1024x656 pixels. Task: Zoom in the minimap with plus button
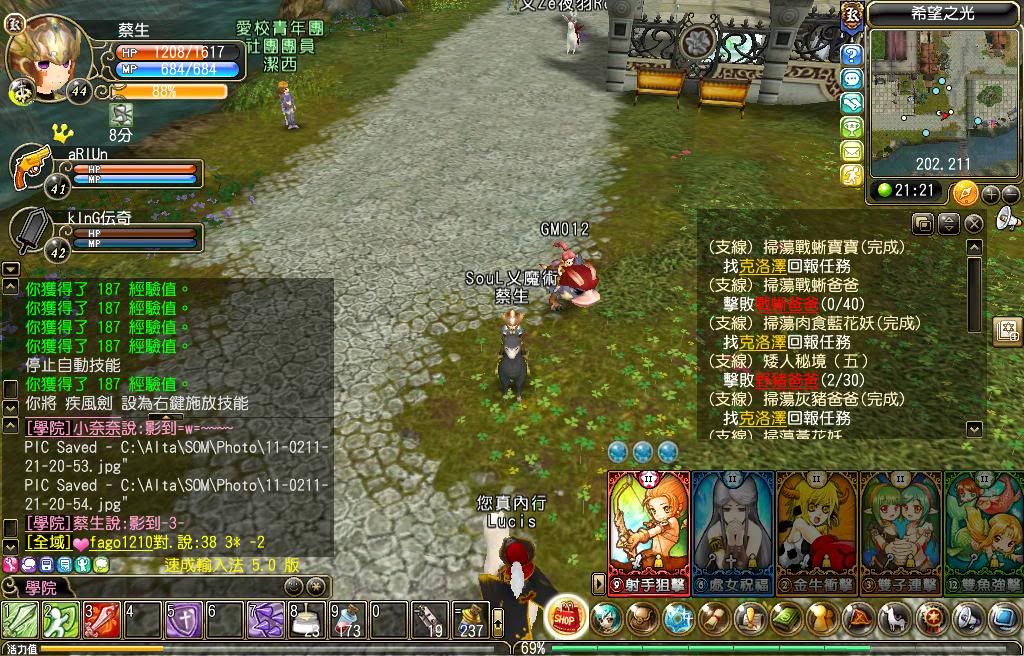[990, 194]
